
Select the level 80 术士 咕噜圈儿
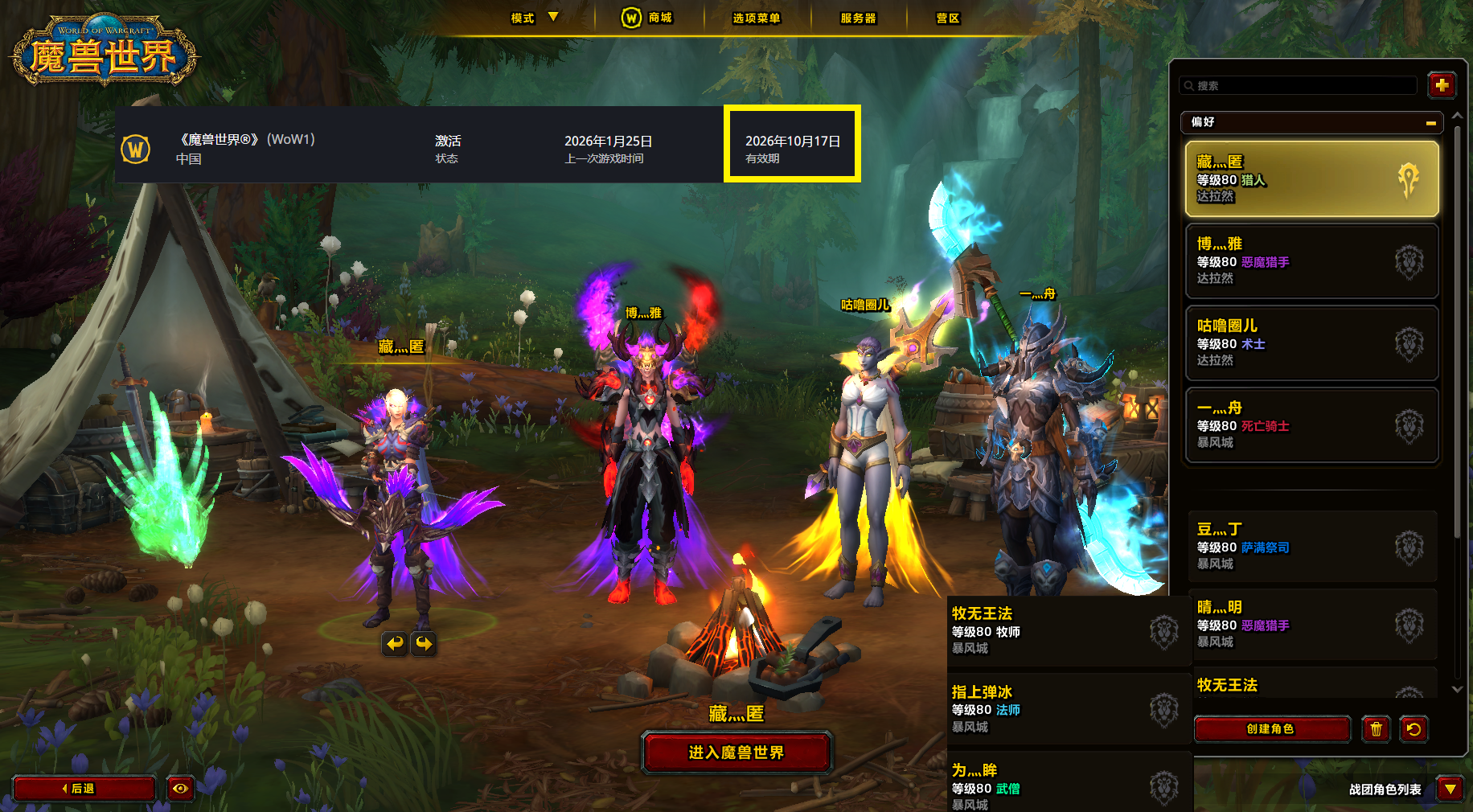pos(1311,342)
